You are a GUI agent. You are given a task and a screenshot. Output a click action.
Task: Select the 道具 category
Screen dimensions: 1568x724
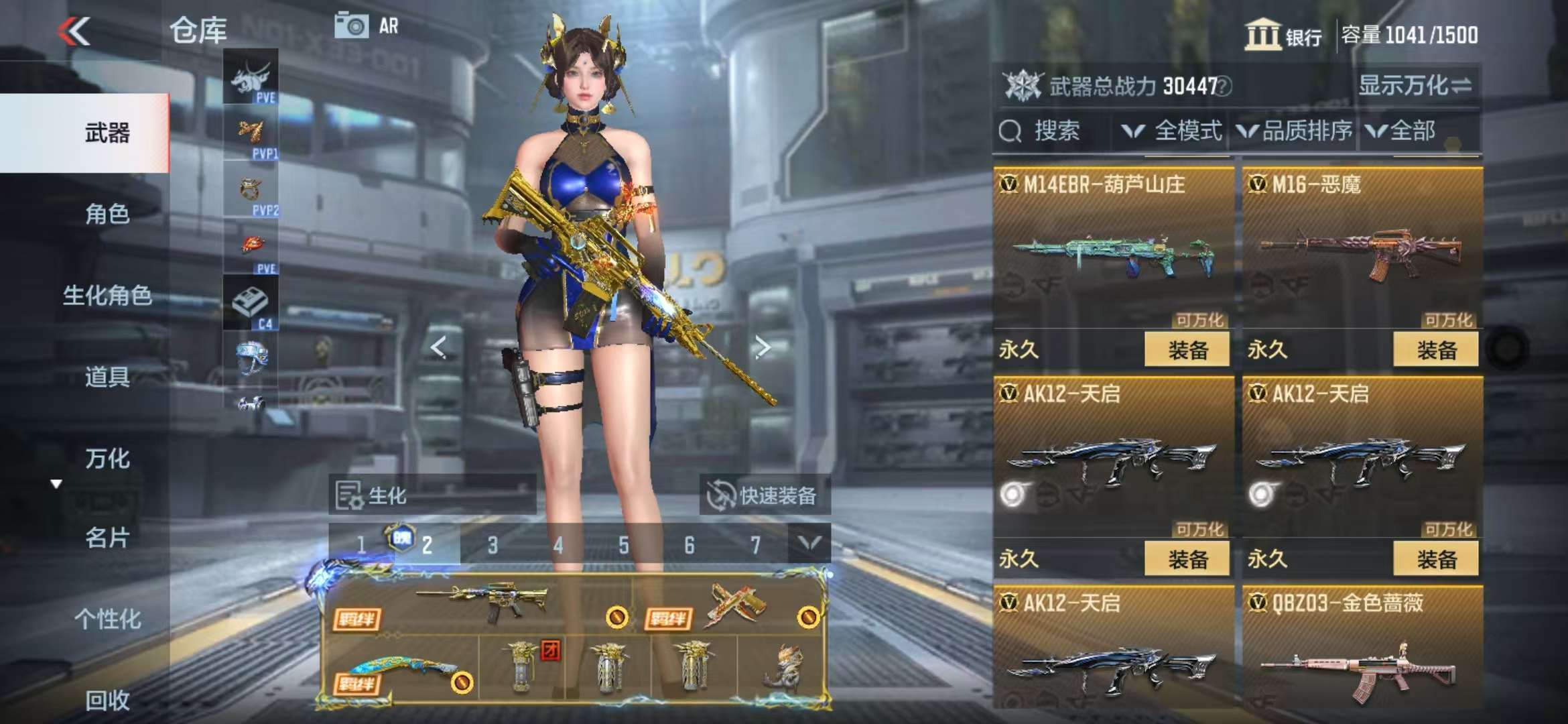point(107,377)
